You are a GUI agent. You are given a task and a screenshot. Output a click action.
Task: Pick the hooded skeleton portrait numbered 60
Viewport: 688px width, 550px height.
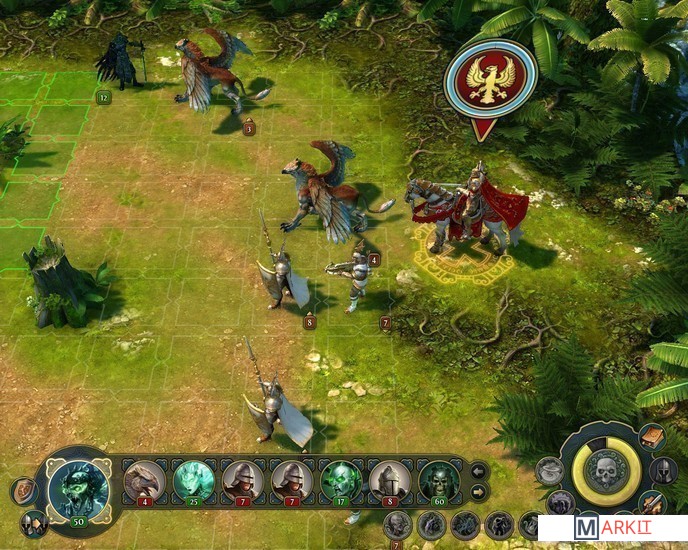pyautogui.click(x=439, y=480)
